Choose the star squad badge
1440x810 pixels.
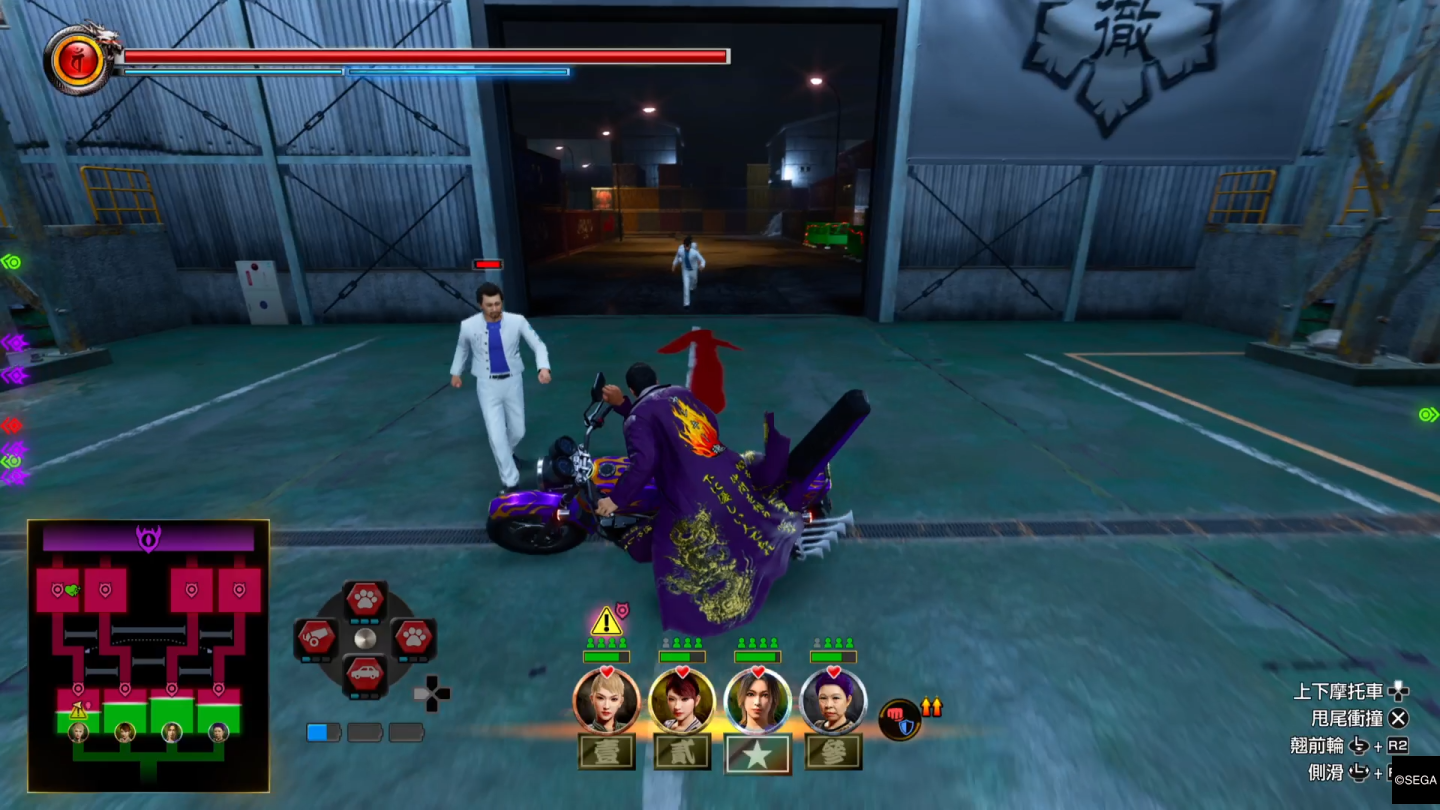point(757,754)
